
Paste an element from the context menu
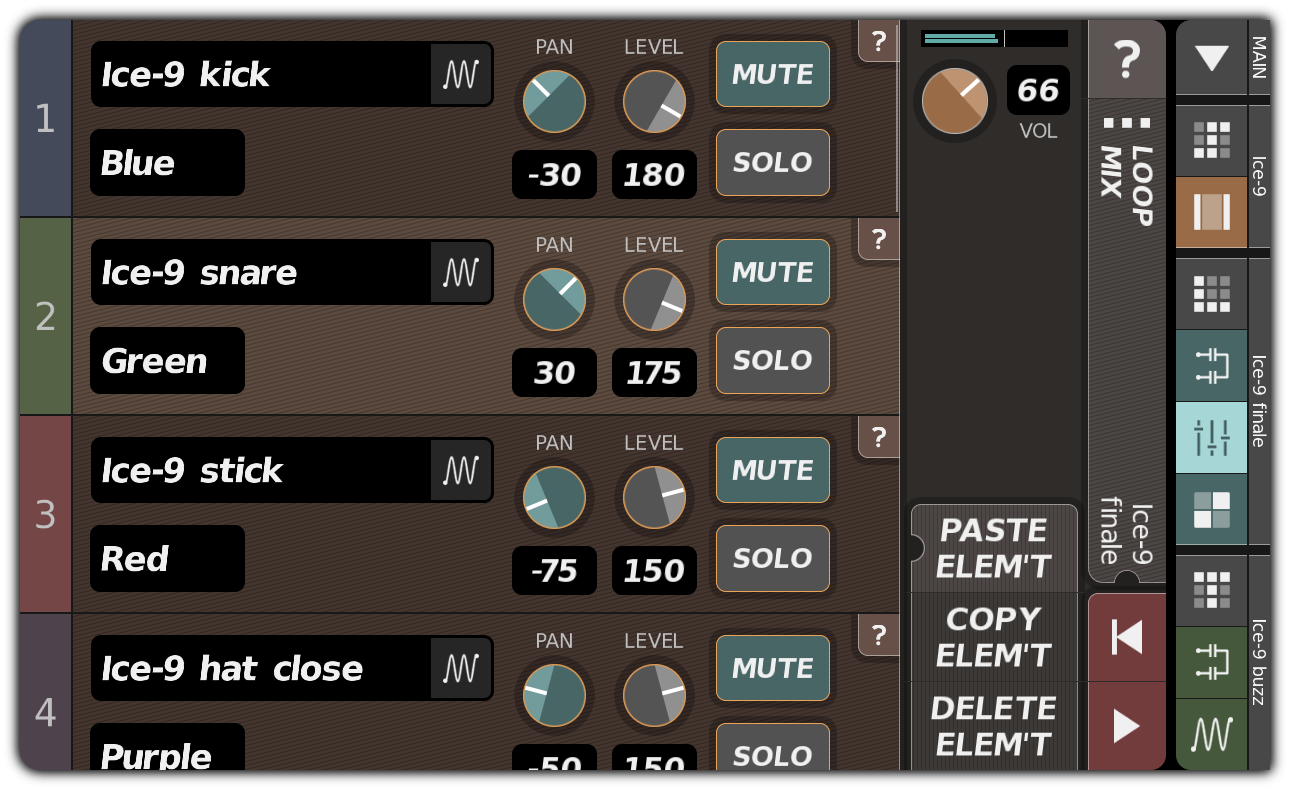coord(994,547)
